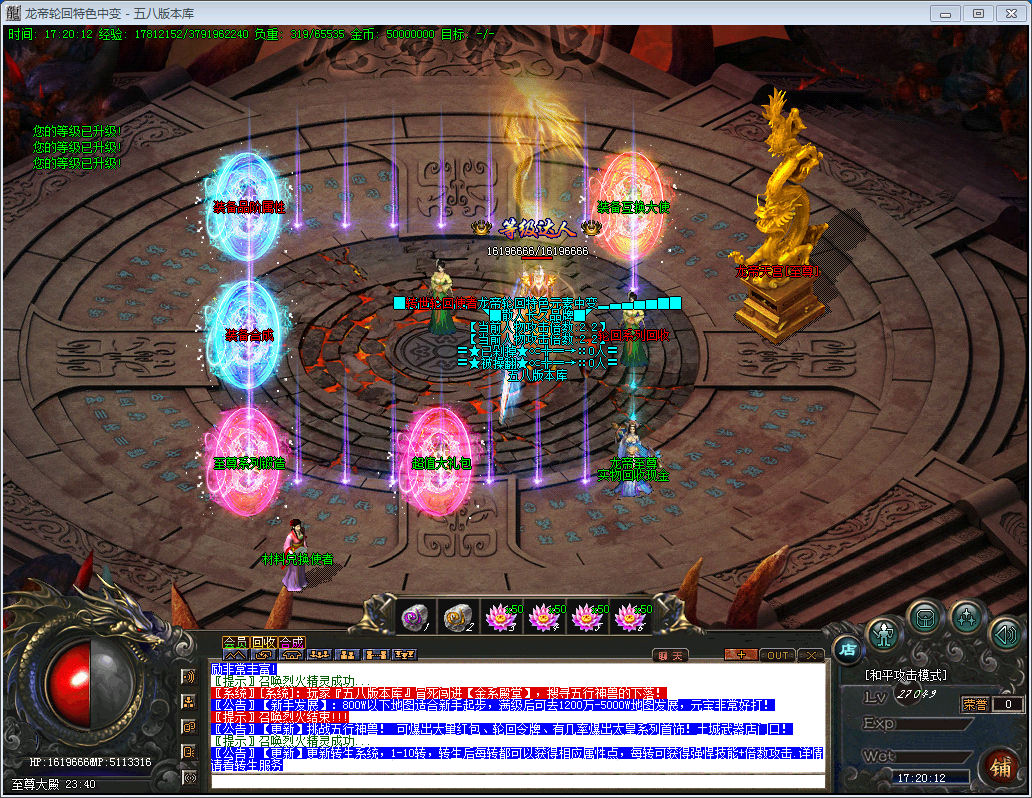Click the OUT button above chat
The width and height of the screenshot is (1032, 798).
pyautogui.click(x=777, y=656)
